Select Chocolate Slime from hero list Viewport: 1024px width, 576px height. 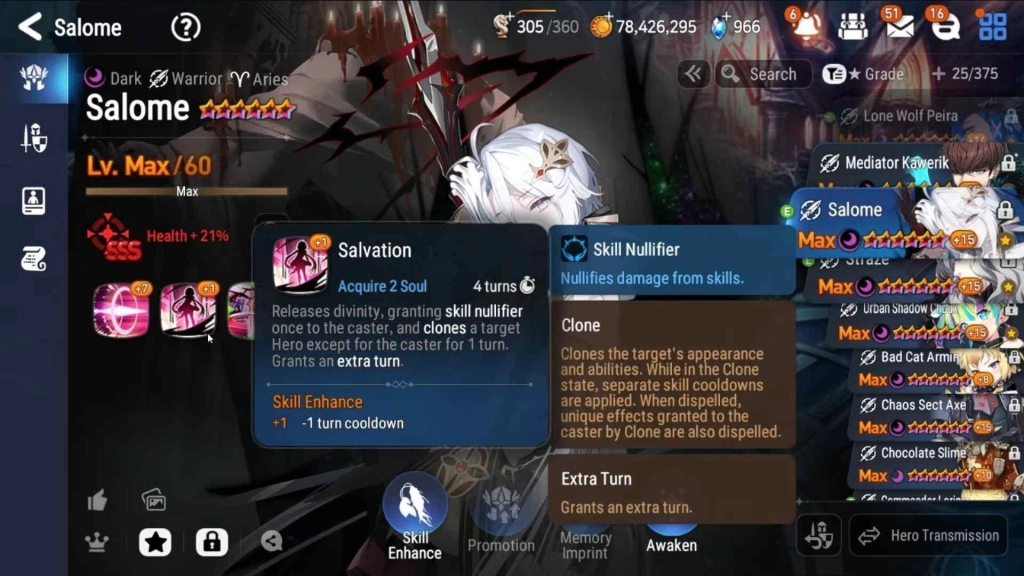[x=920, y=453]
